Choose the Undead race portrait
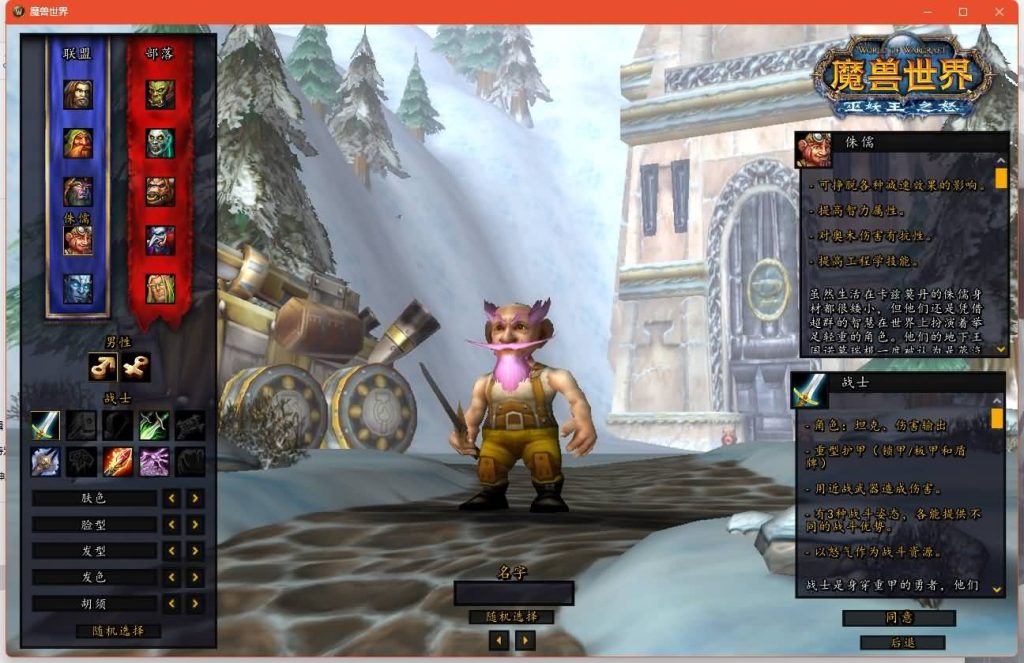 [x=160, y=143]
